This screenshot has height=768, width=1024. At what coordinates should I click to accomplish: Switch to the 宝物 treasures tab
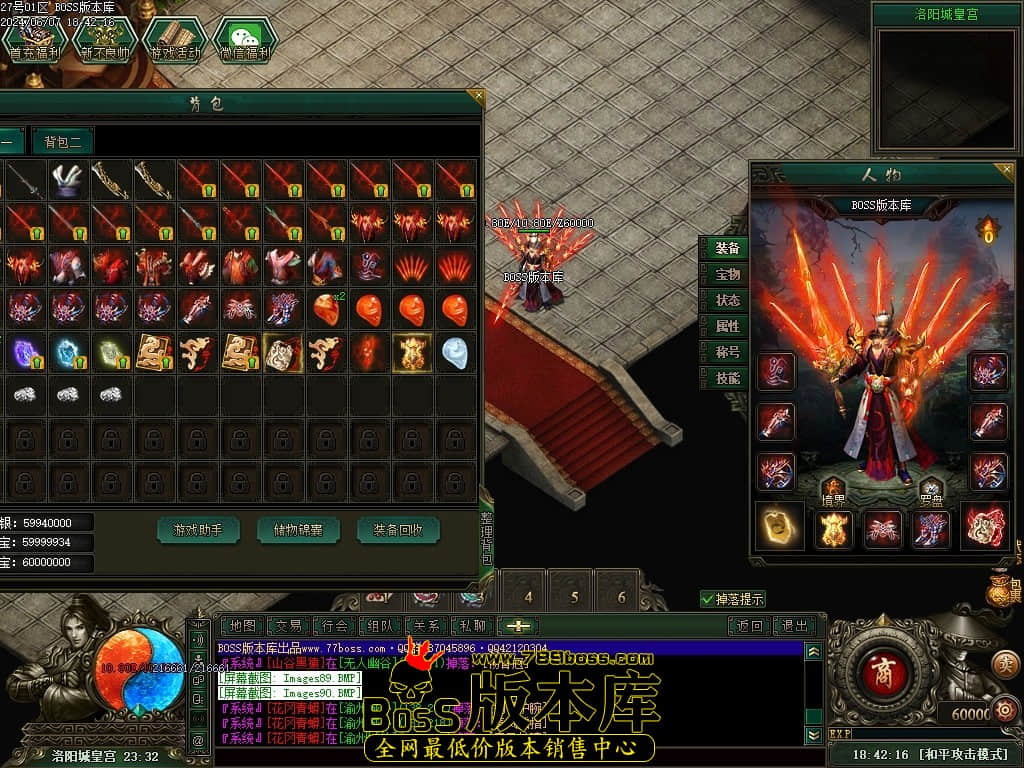(x=727, y=274)
